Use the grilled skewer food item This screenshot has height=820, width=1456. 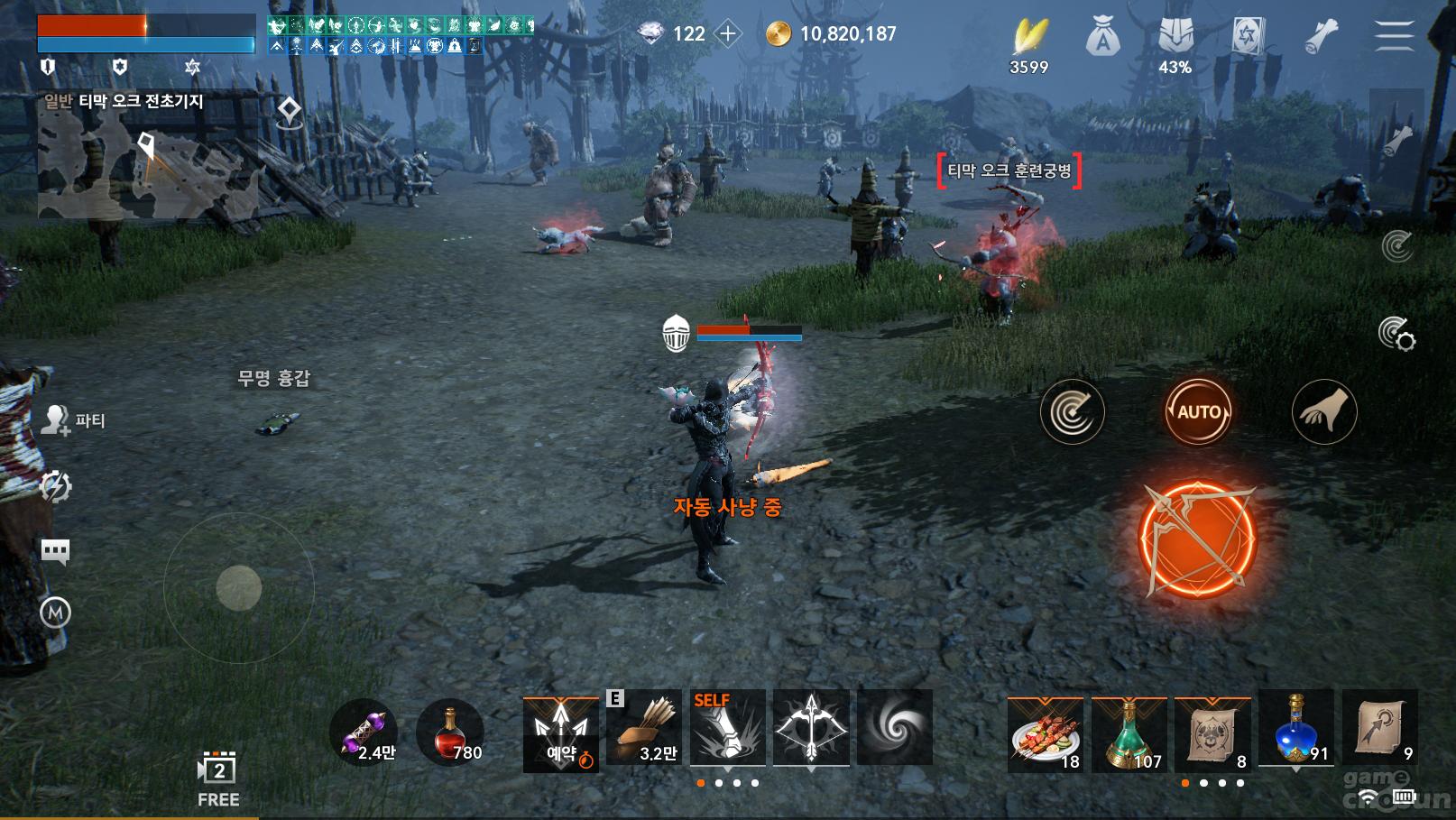(x=1045, y=734)
